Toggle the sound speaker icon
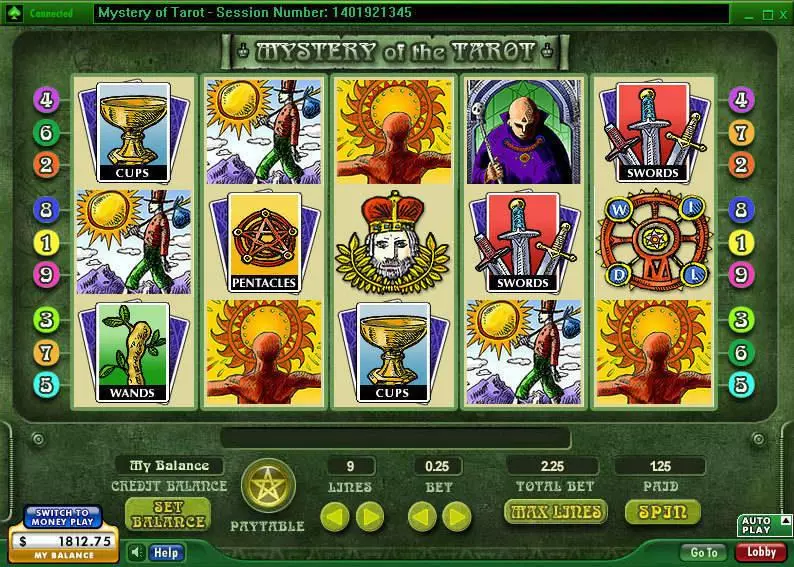The width and height of the screenshot is (794, 567). [136, 552]
